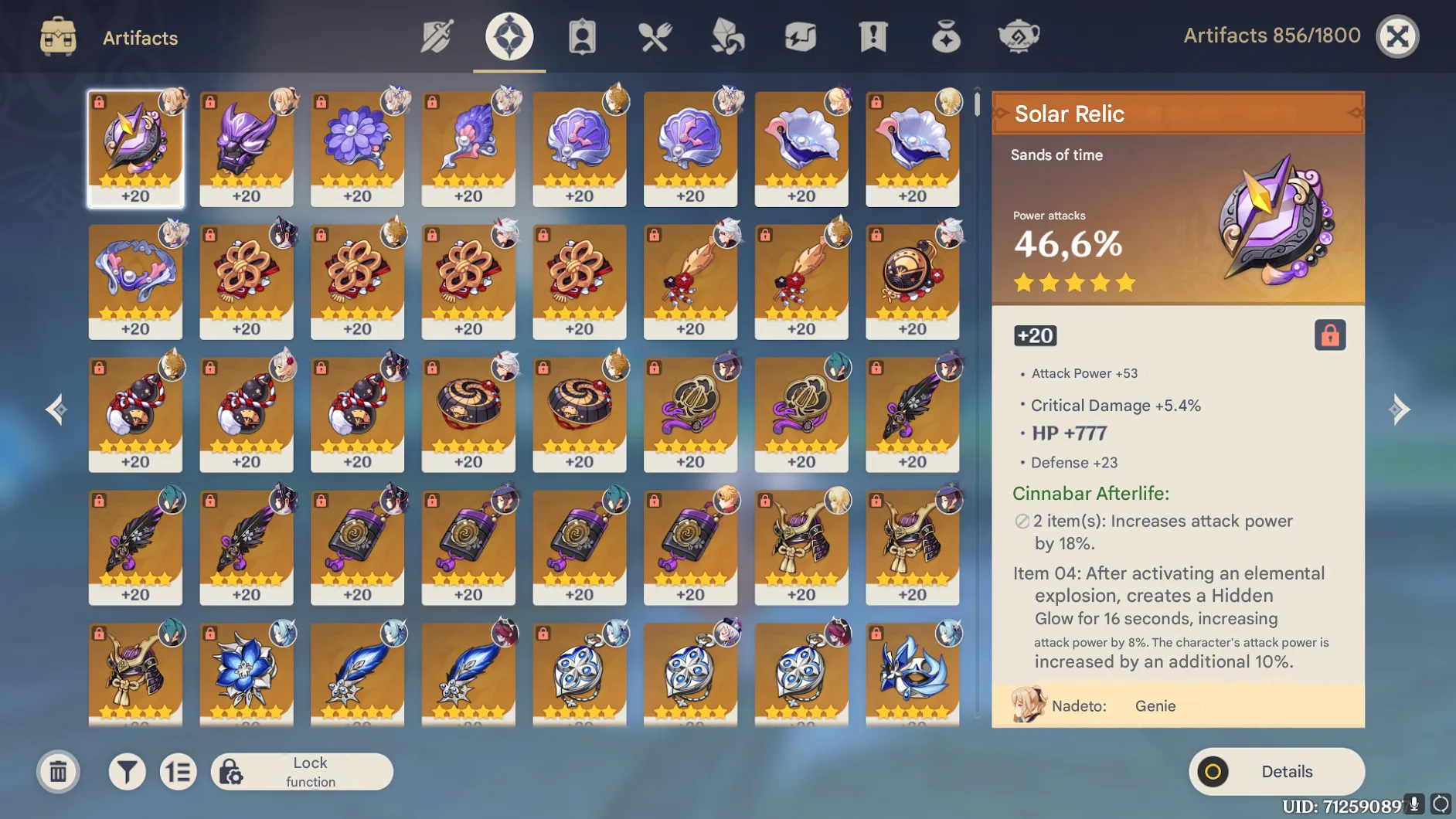Select the blue flower artifact thumbnail
The width and height of the screenshot is (1456, 819).
click(247, 675)
